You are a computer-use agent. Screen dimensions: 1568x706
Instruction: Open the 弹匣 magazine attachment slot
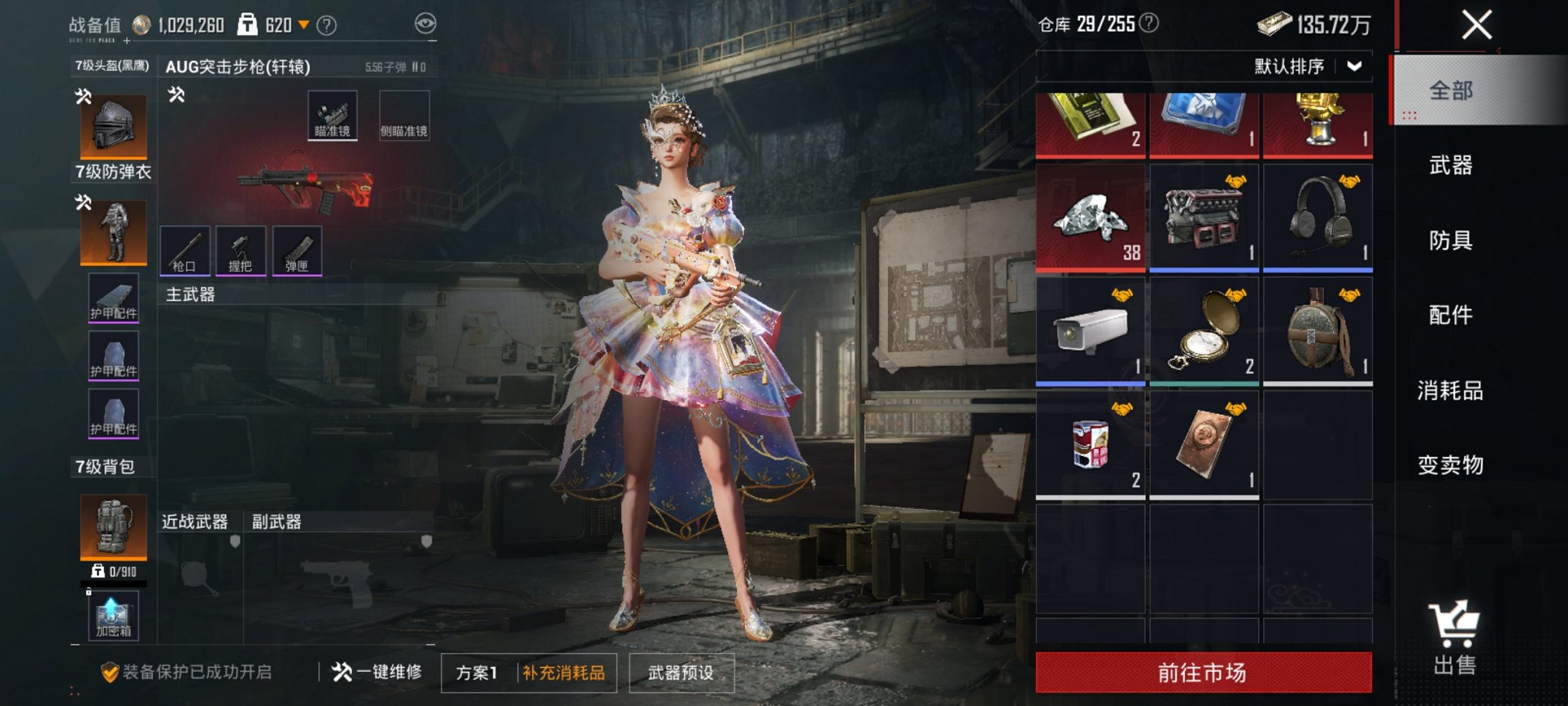297,250
